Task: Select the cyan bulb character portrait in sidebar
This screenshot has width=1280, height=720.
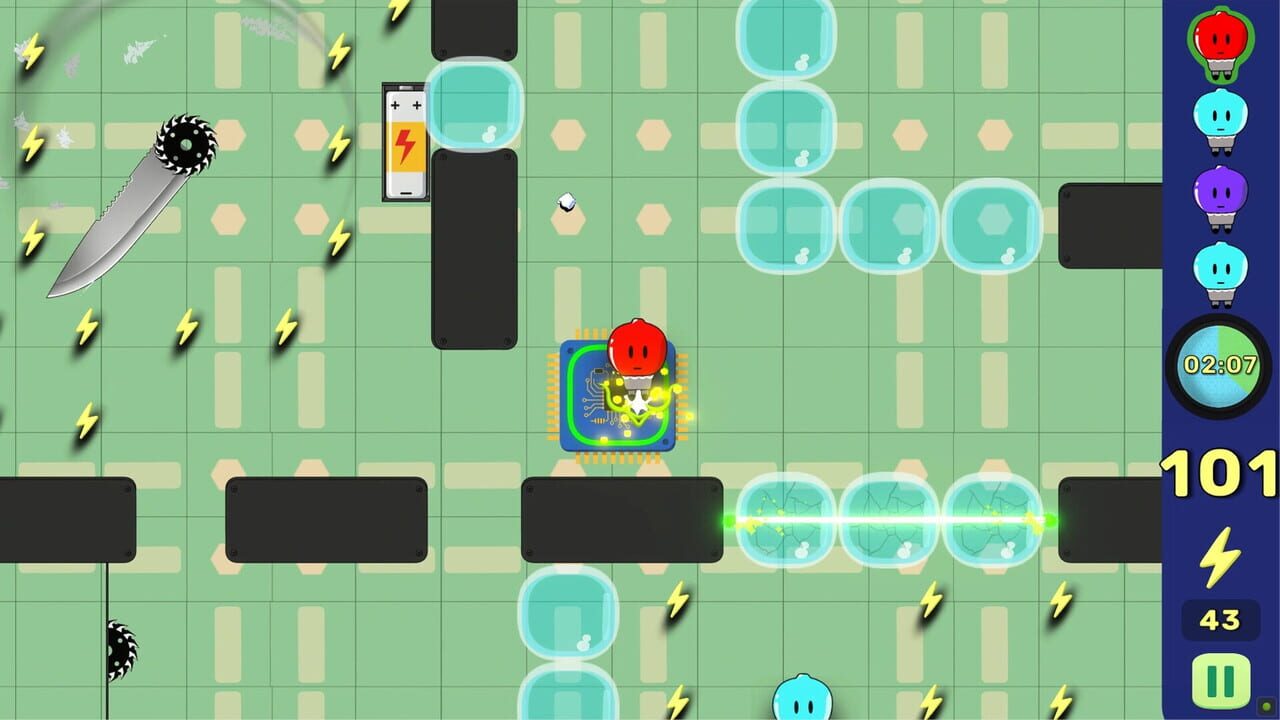Action: click(x=1220, y=270)
